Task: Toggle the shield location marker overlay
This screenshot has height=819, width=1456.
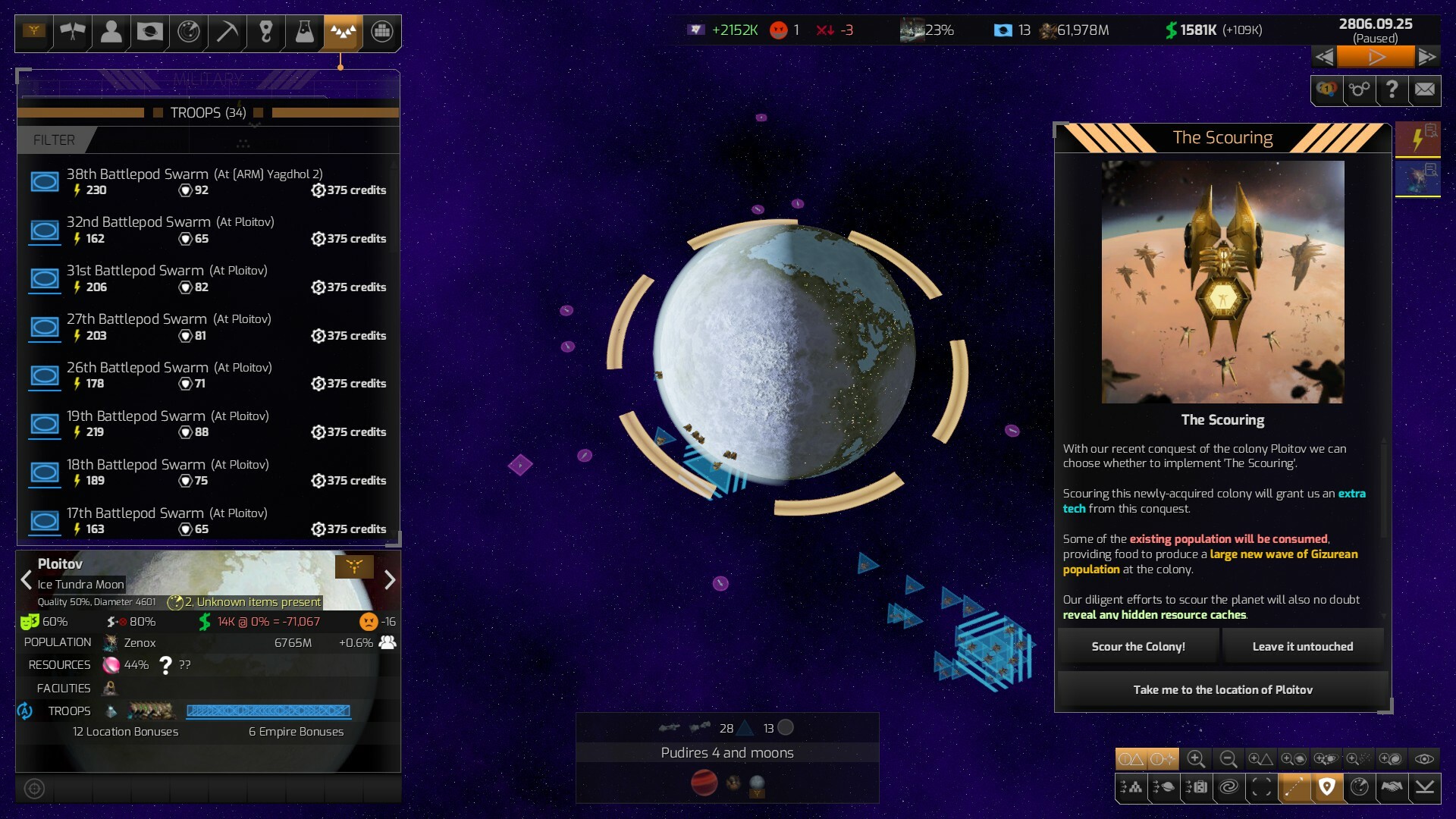Action: tap(1327, 787)
